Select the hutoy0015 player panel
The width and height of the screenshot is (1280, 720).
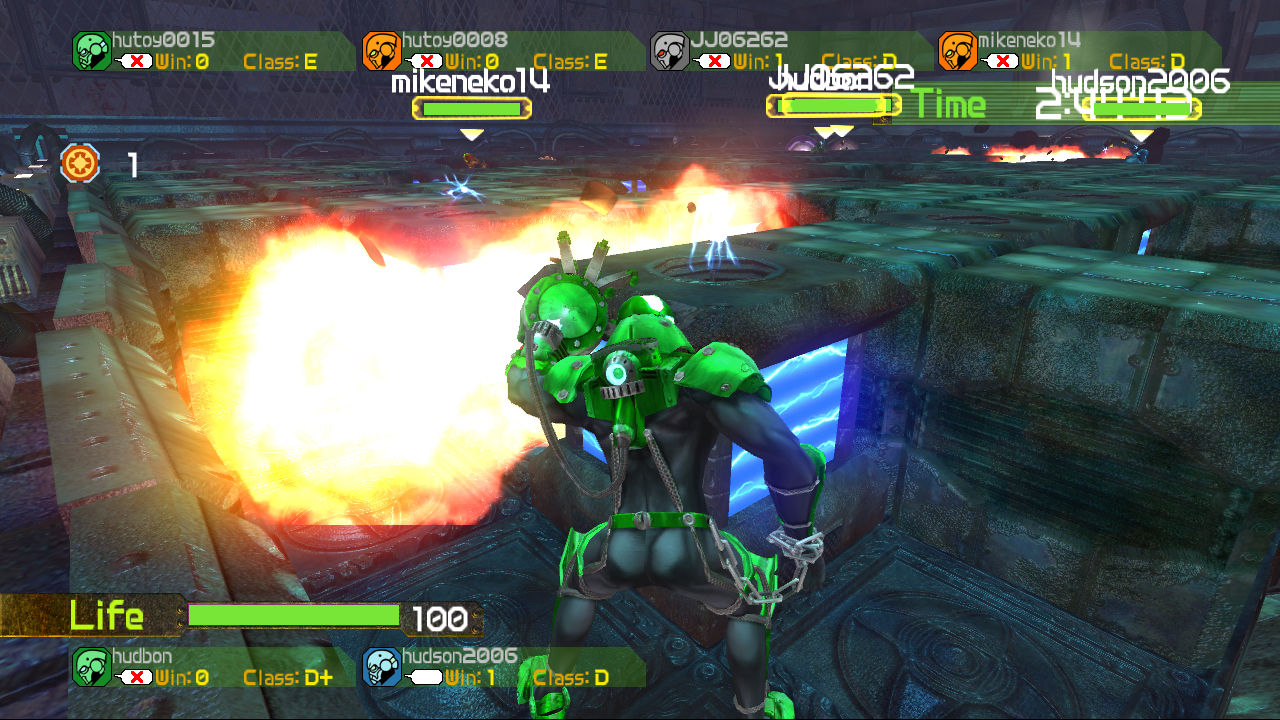[x=212, y=51]
